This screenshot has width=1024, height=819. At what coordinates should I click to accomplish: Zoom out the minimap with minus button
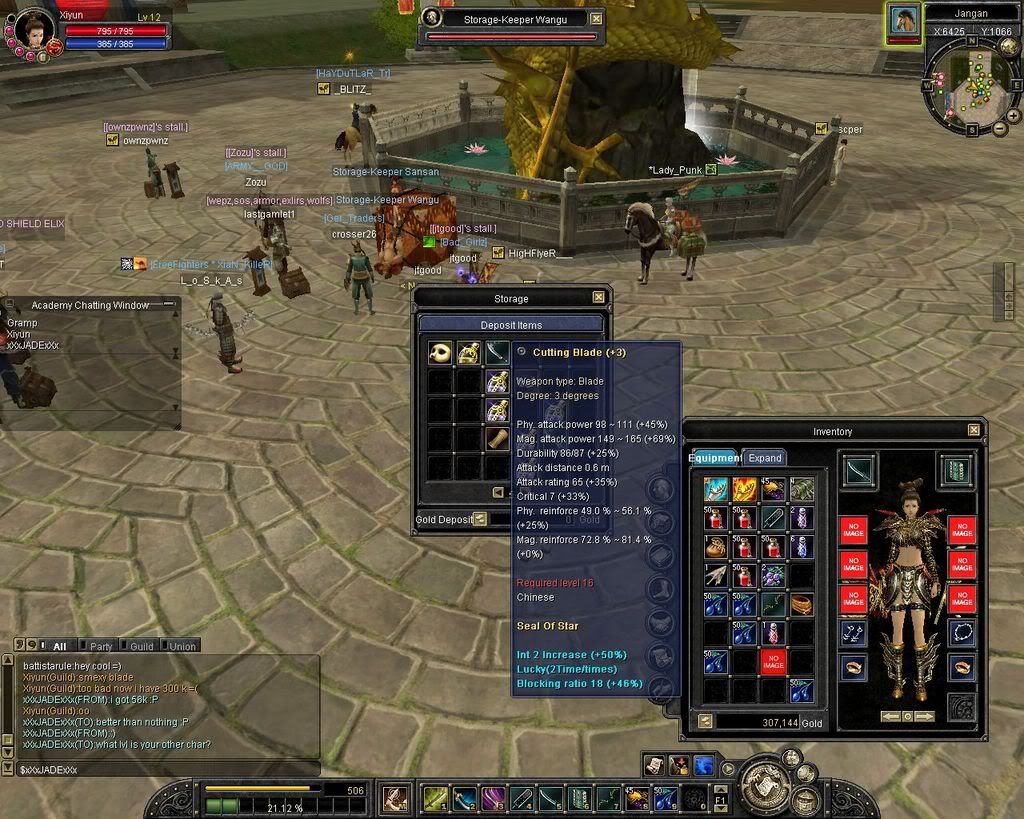tap(1000, 128)
